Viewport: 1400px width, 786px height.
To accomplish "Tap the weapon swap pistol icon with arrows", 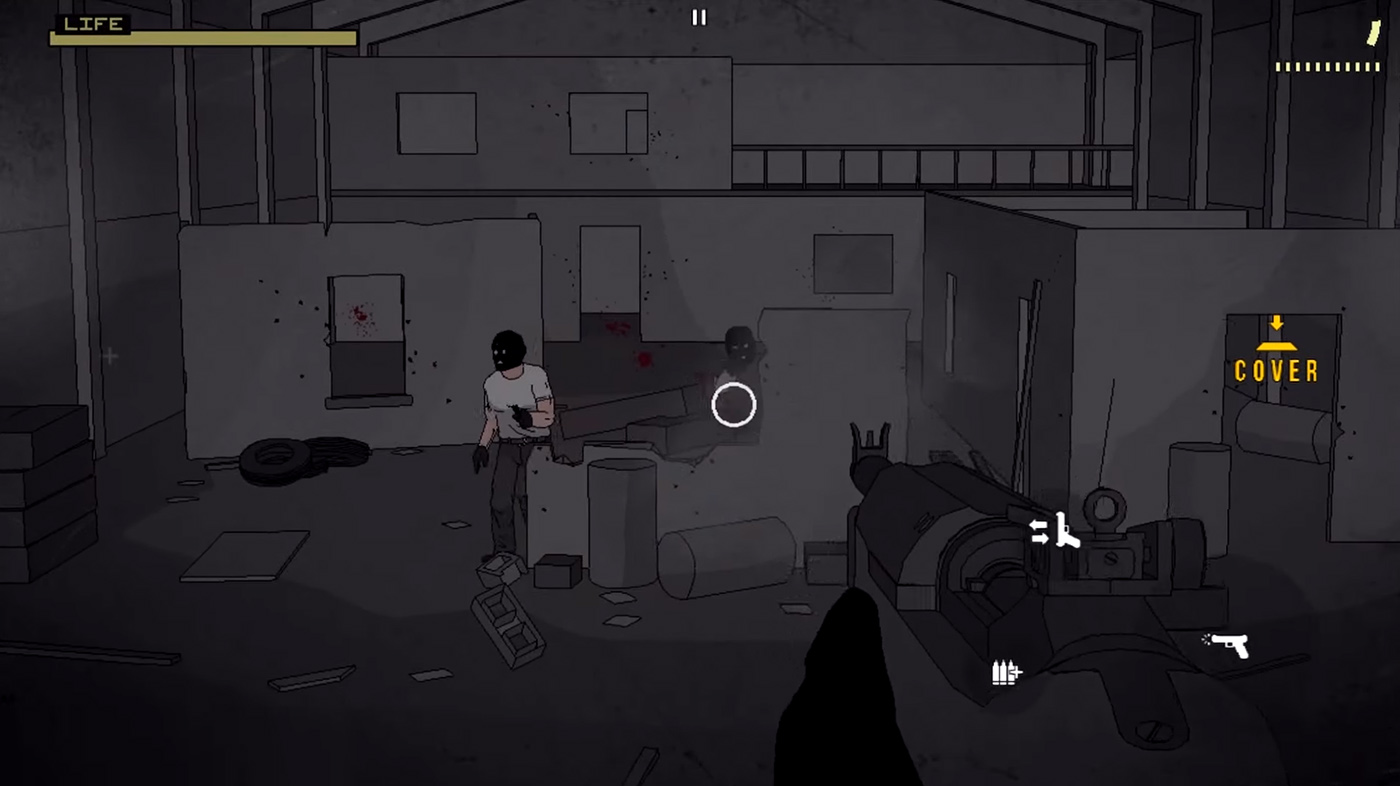I will (x=1050, y=530).
